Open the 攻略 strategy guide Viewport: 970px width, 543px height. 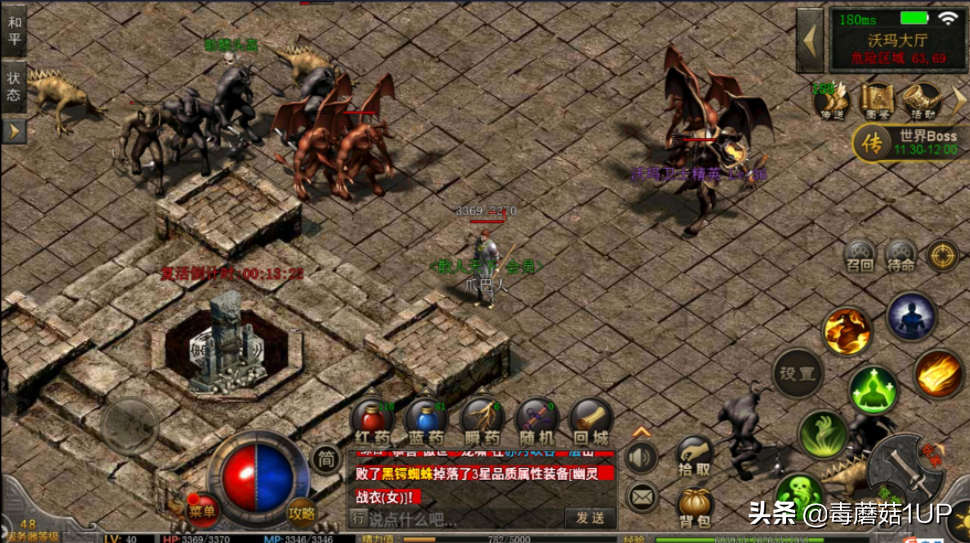(301, 511)
